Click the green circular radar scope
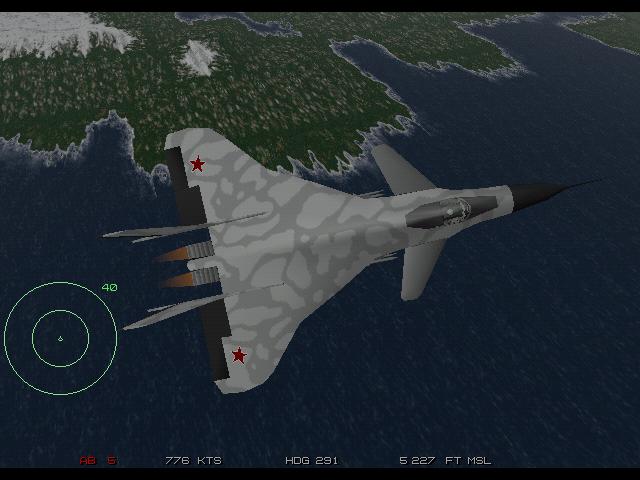This screenshot has height=480, width=640. point(60,337)
